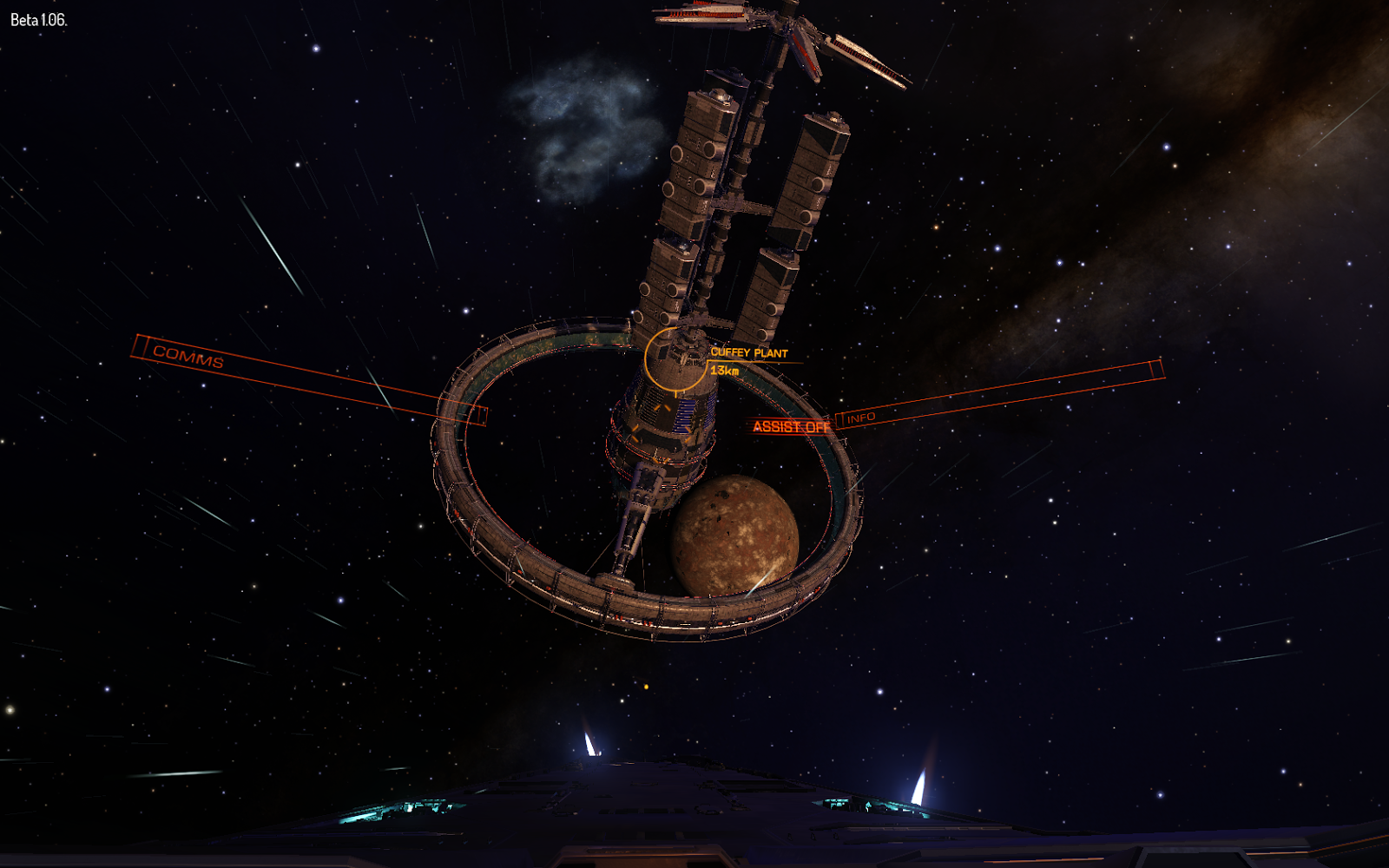Open the INFO panel
The height and width of the screenshot is (868, 1389).
point(861,418)
